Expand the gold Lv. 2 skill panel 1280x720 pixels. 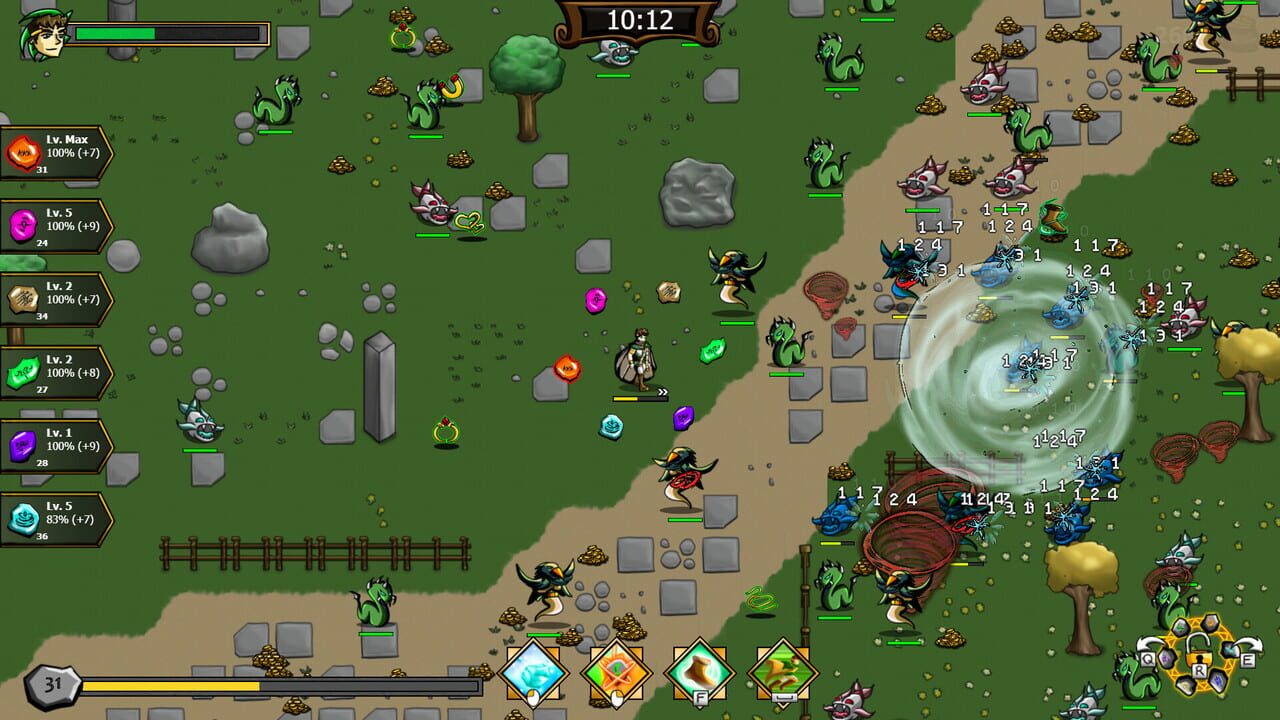[x=57, y=298]
